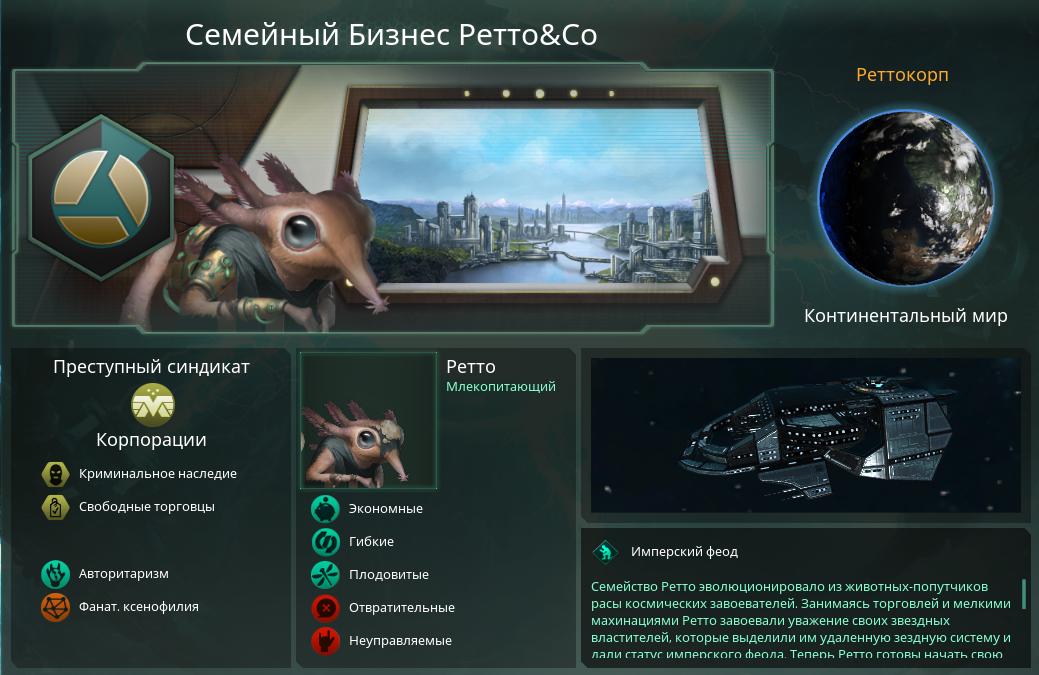Screen dimensions: 1039x675
Task: Open the Корпорации authority icon
Action: (x=152, y=405)
